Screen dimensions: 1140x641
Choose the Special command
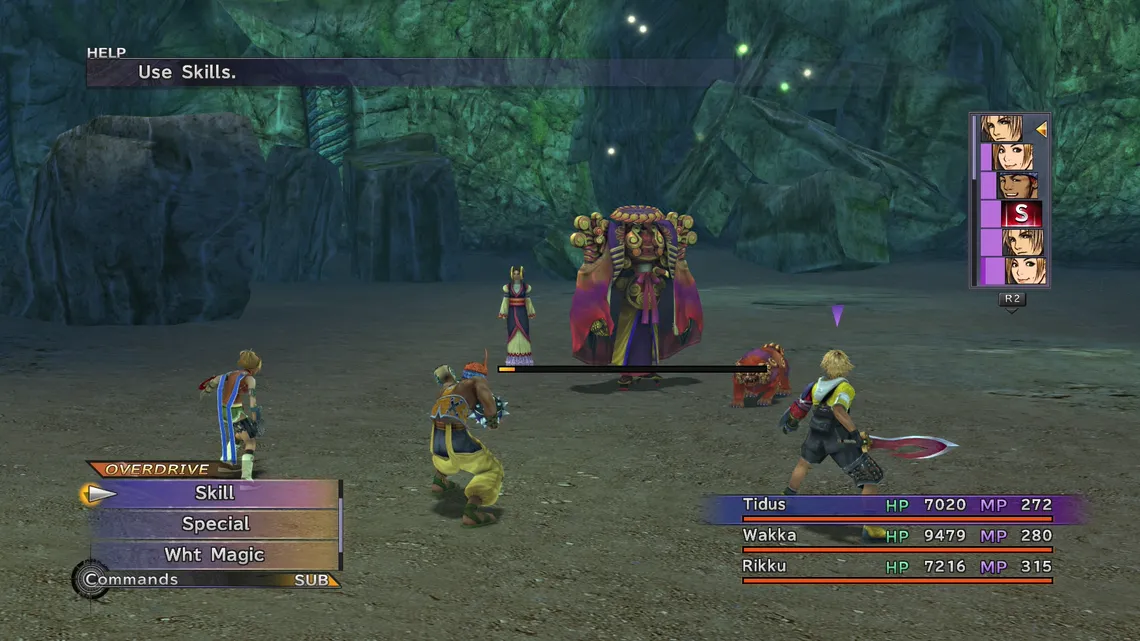click(x=215, y=524)
